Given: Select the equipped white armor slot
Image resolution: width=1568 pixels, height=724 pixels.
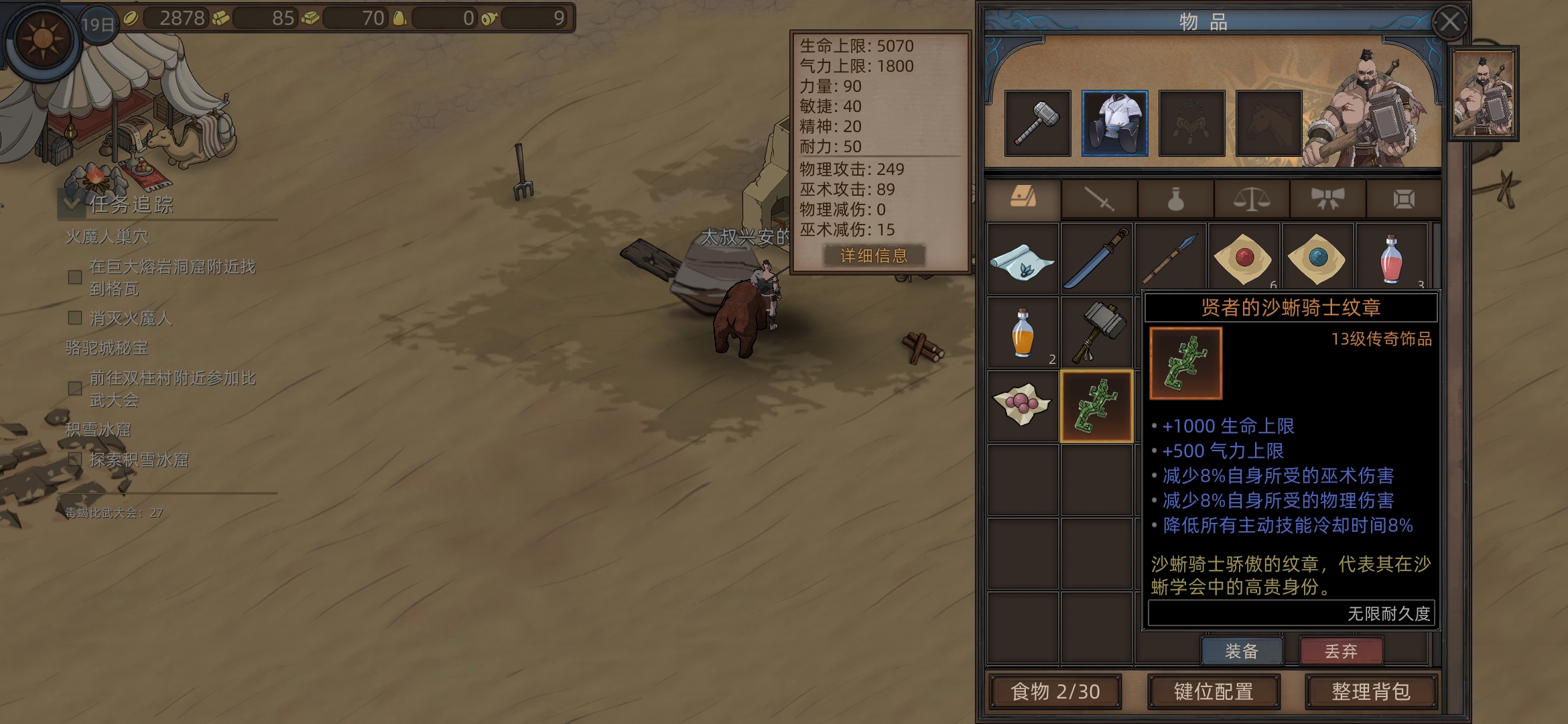Looking at the screenshot, I should click(x=1114, y=124).
